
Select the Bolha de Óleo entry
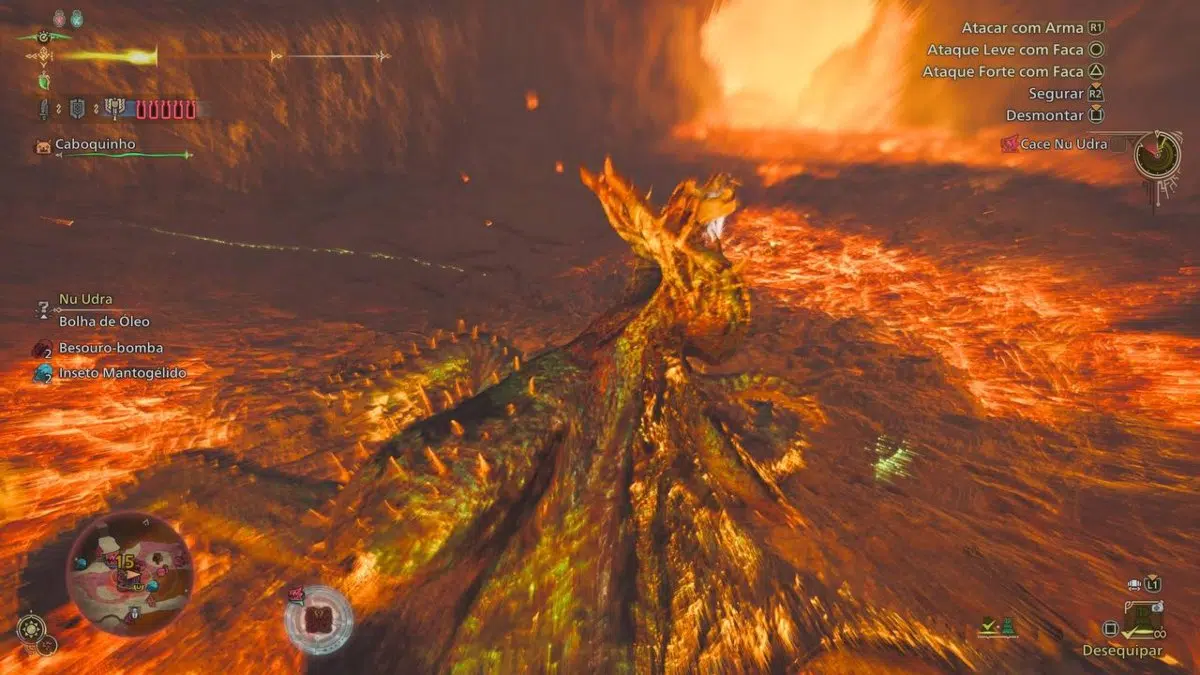104,321
